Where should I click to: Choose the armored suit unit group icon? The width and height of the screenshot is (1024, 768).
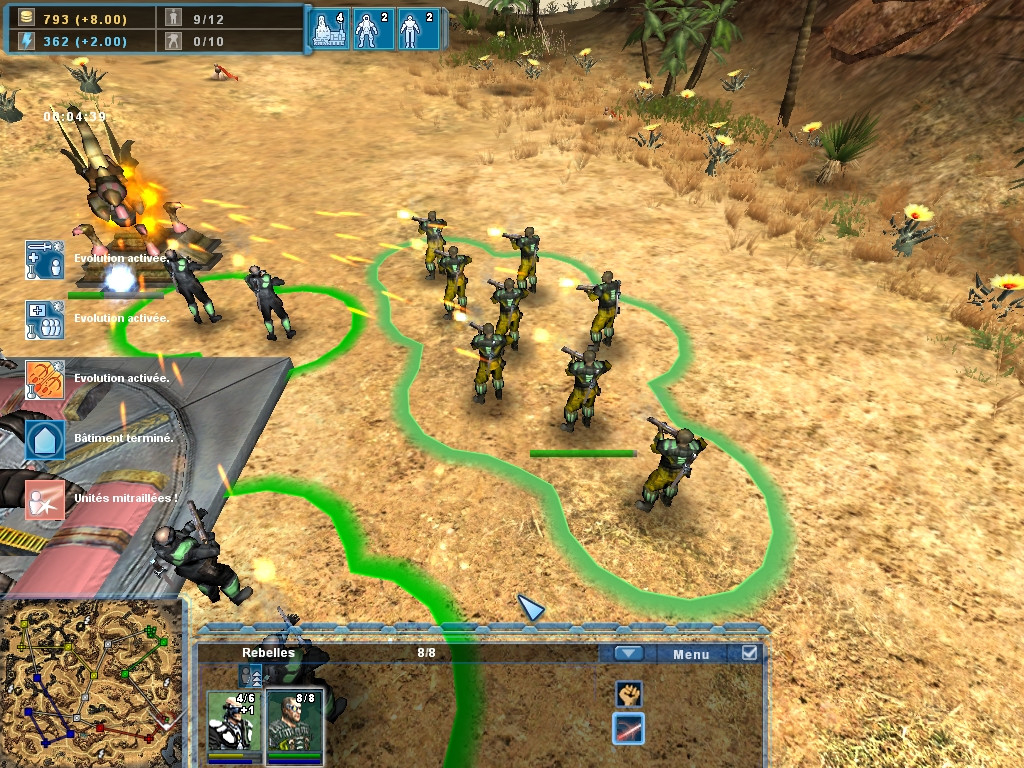[x=372, y=29]
